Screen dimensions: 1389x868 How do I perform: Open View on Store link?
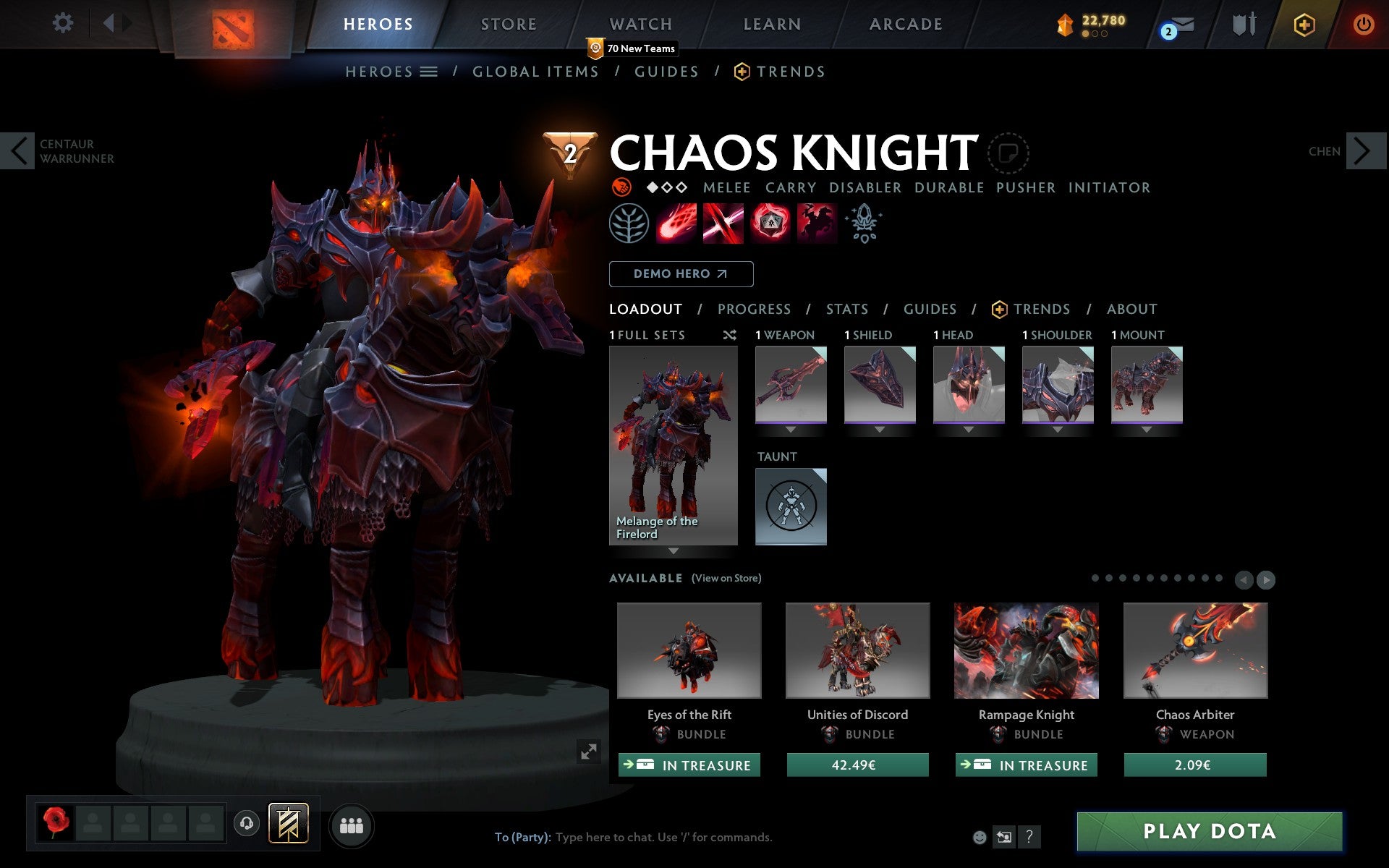click(x=726, y=578)
